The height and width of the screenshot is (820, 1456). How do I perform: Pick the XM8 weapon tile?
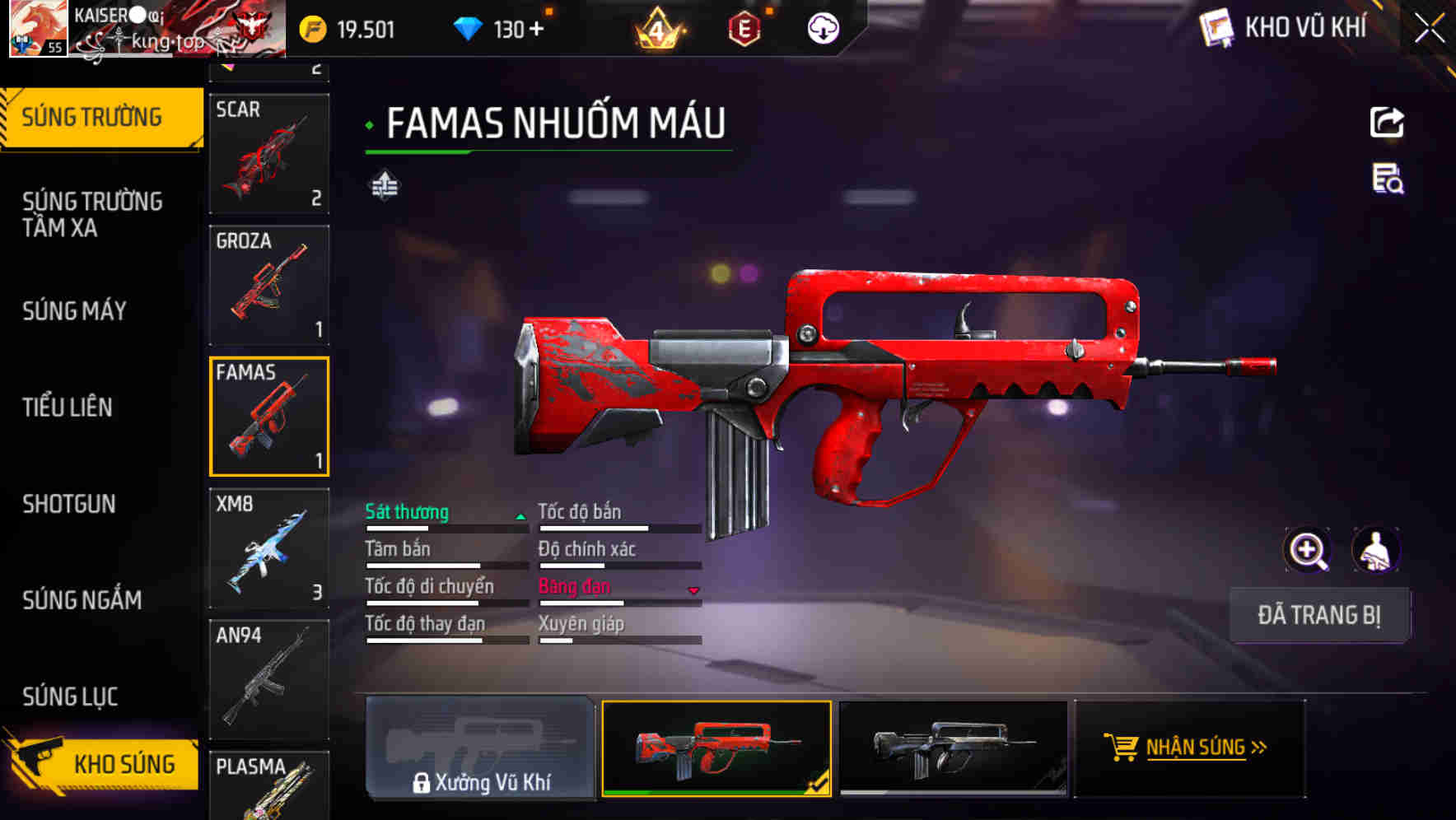(269, 548)
